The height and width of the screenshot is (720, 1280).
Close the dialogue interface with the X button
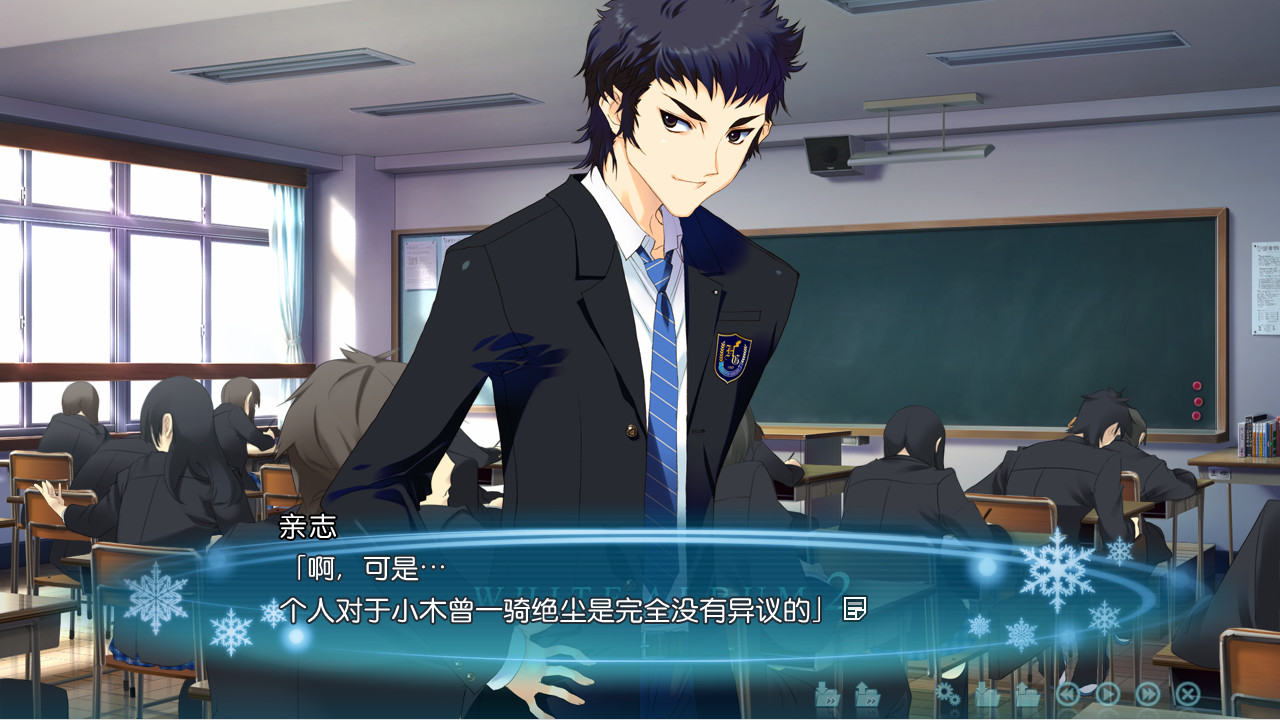[x=1185, y=694]
